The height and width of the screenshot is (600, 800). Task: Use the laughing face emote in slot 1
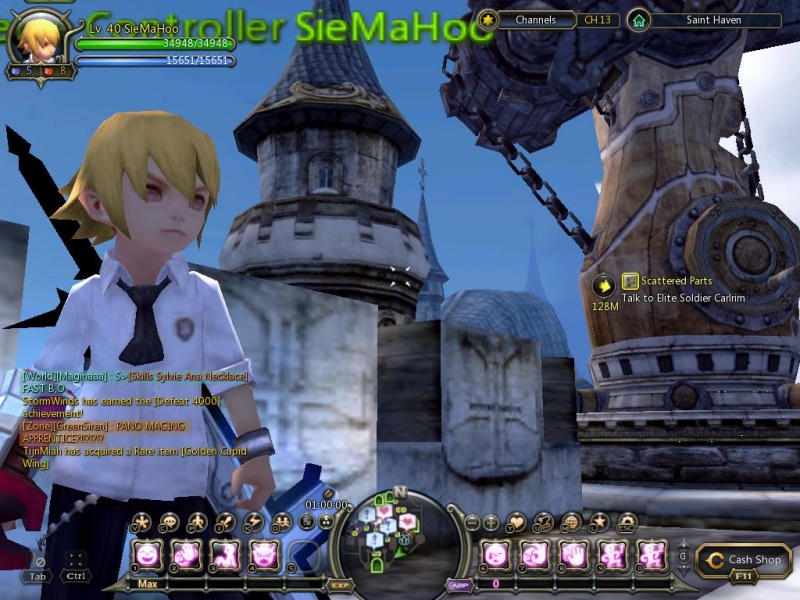[147, 553]
